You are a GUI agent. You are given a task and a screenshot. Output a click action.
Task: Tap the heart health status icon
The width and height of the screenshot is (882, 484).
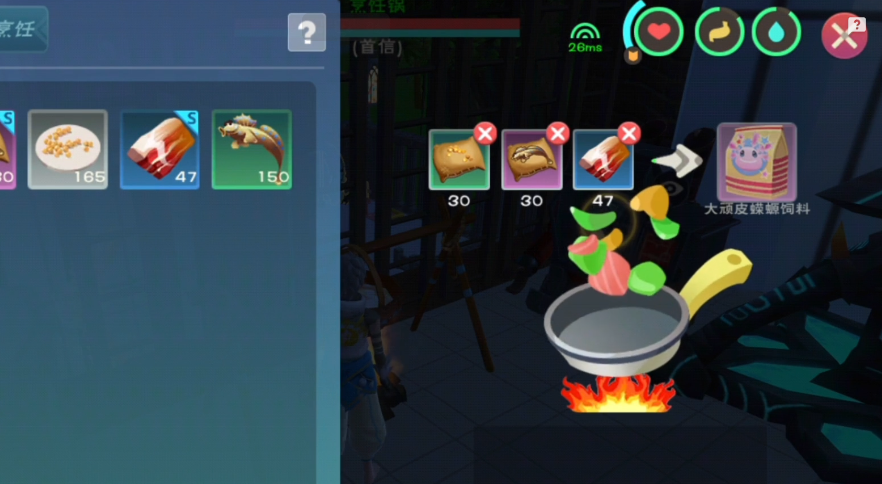tap(658, 32)
